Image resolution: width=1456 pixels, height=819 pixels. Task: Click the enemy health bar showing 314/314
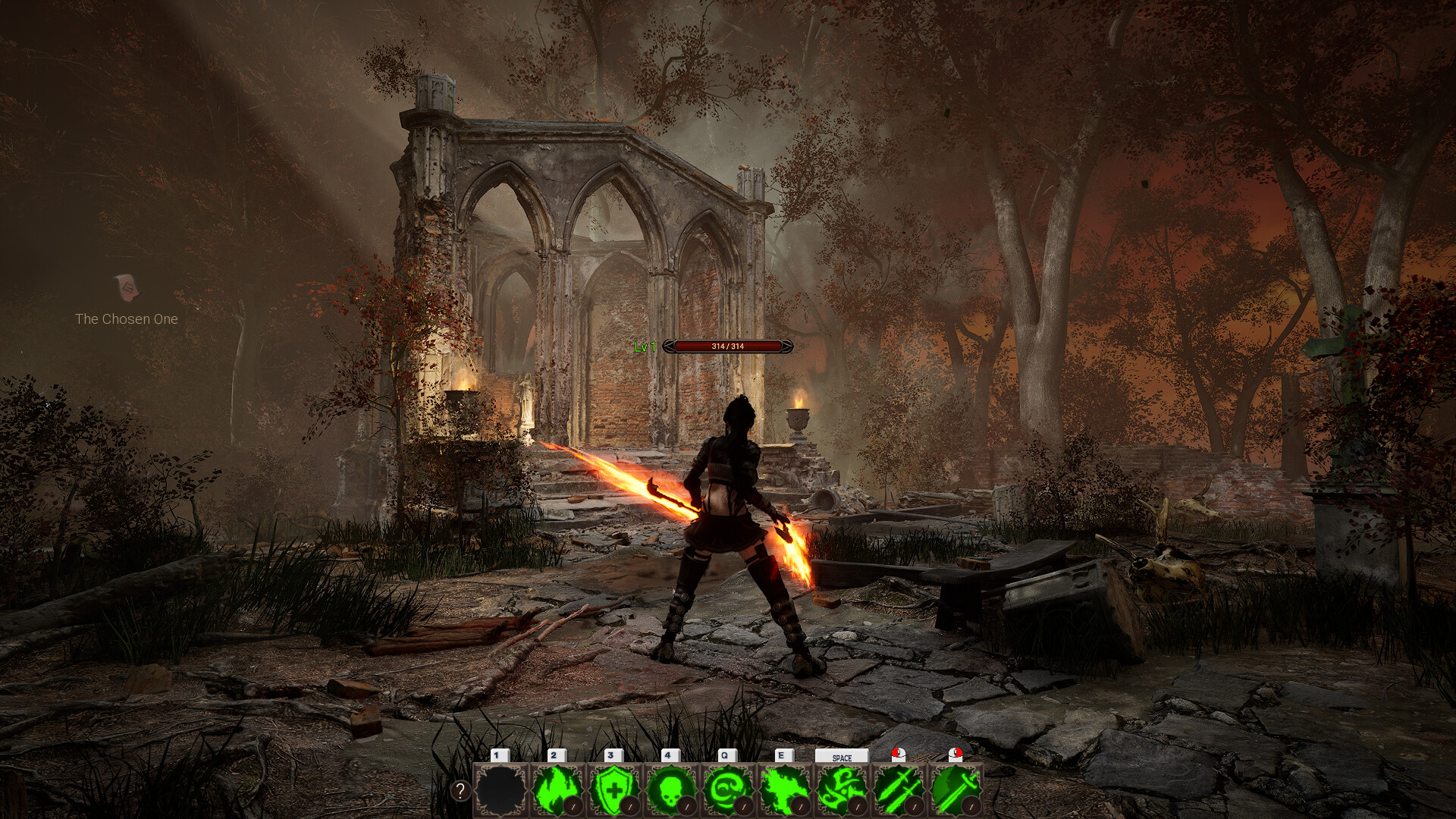pos(728,347)
